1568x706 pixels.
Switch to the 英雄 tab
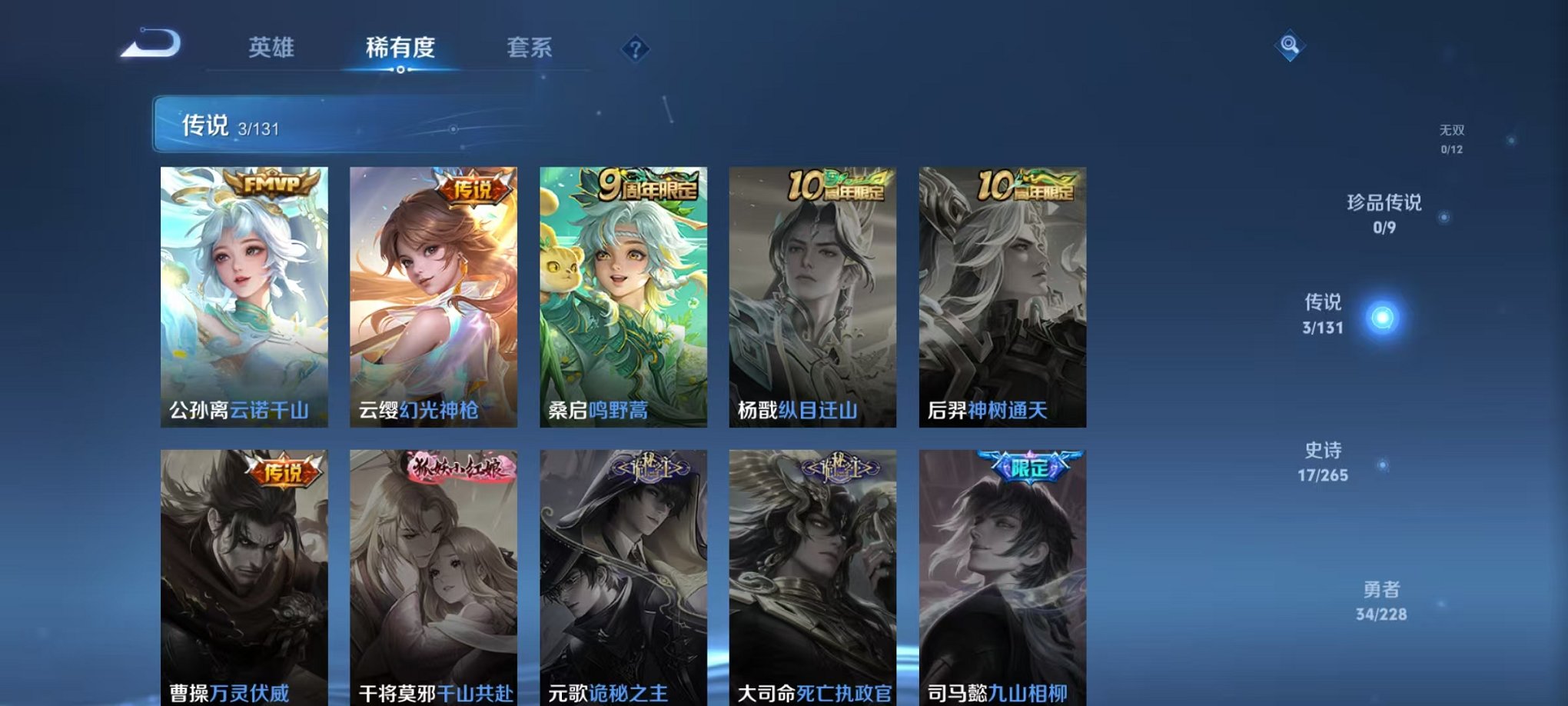pyautogui.click(x=271, y=48)
